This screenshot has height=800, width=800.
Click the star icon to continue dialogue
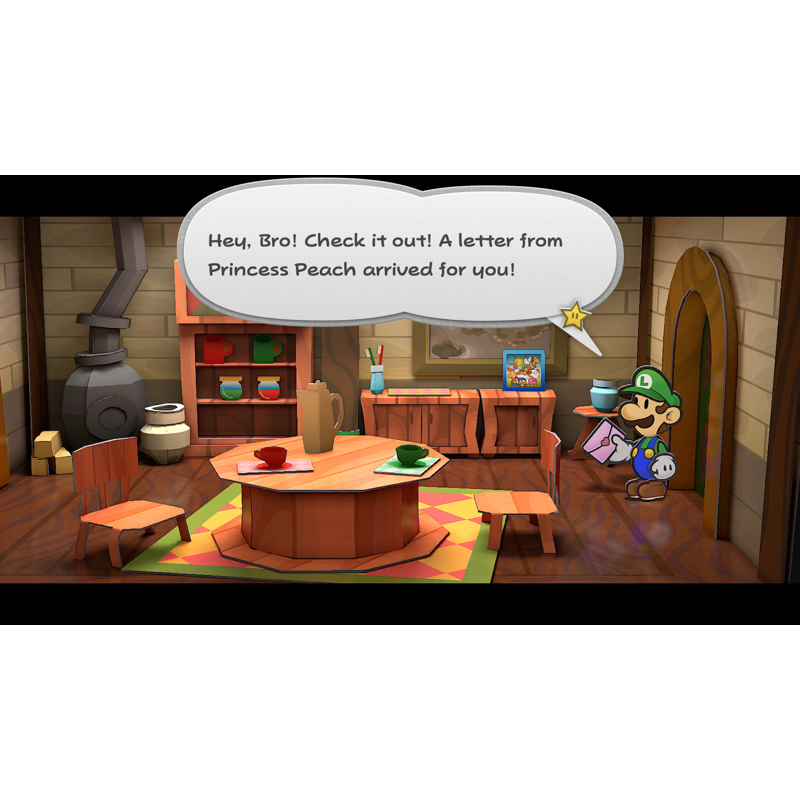click(x=575, y=316)
